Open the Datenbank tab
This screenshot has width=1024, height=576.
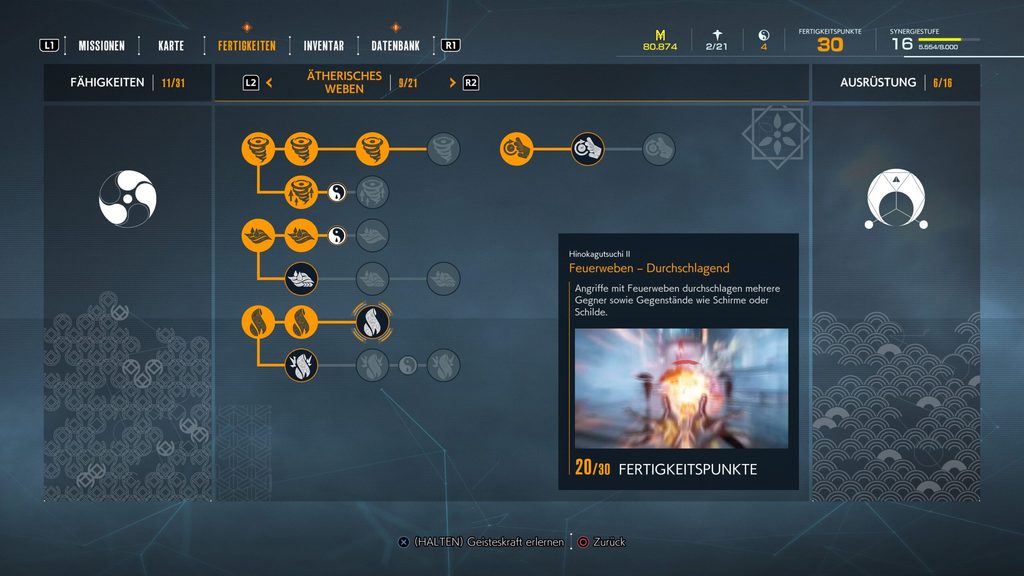(x=395, y=46)
